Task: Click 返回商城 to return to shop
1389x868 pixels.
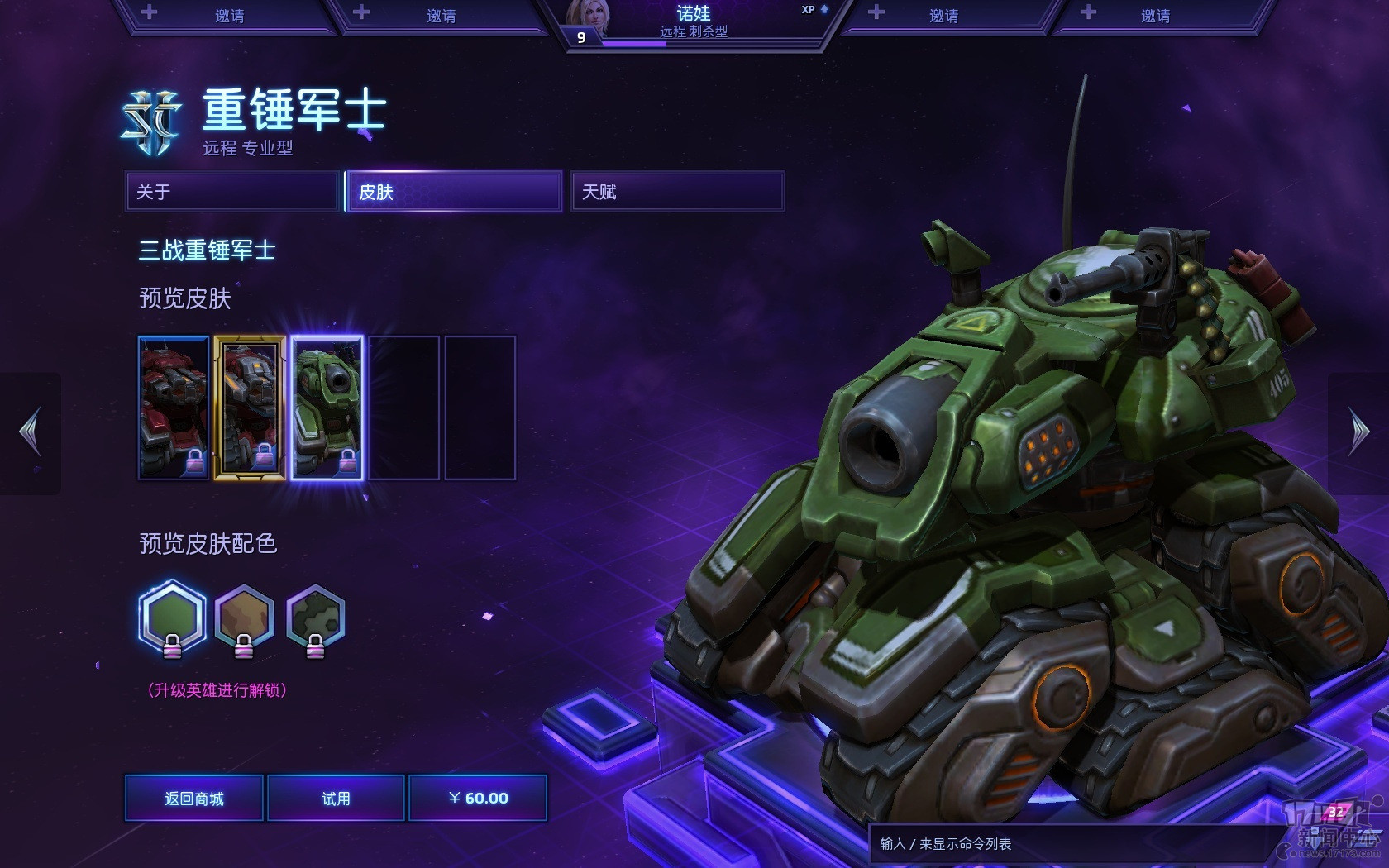Action: point(194,798)
